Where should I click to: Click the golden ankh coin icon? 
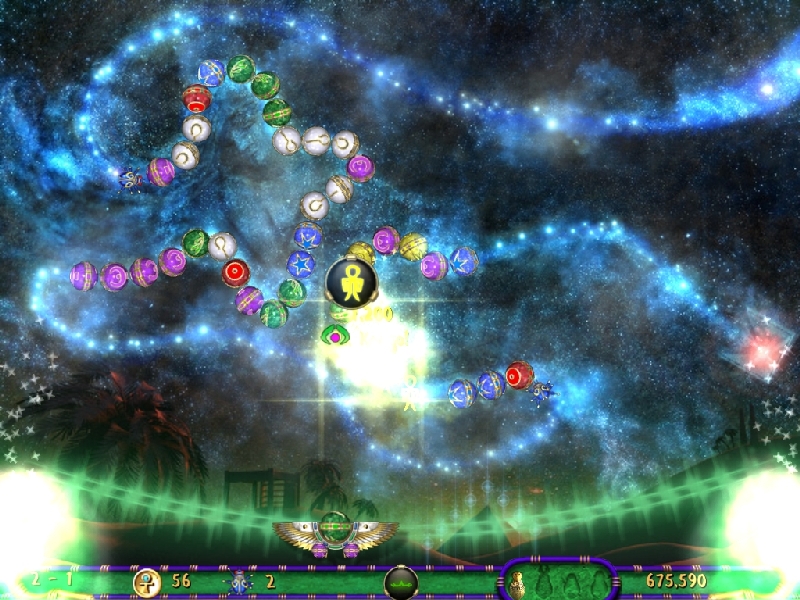[x=147, y=581]
